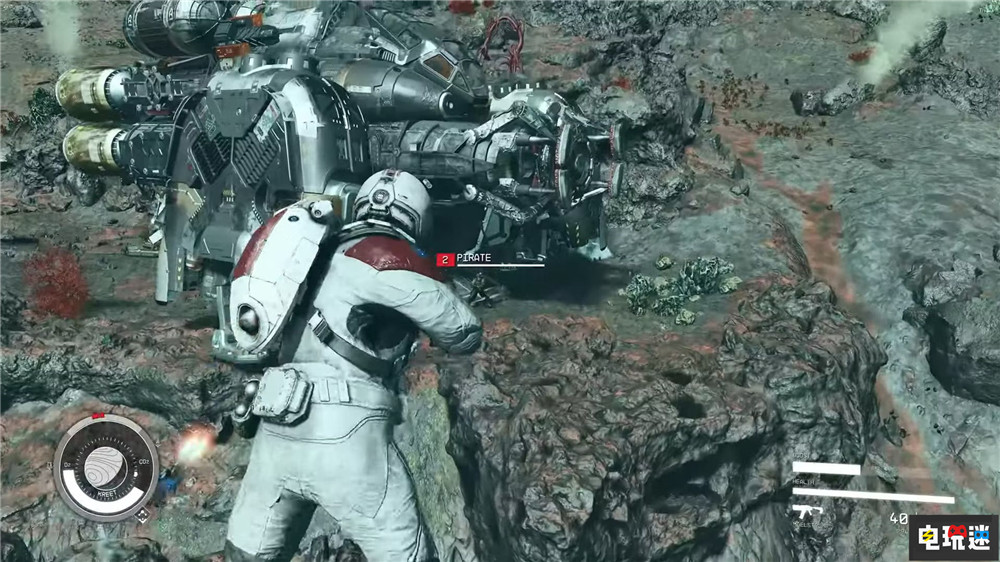Click the red enemy marker on the compass
Screen dimensions: 1000x562
[x=97, y=415]
